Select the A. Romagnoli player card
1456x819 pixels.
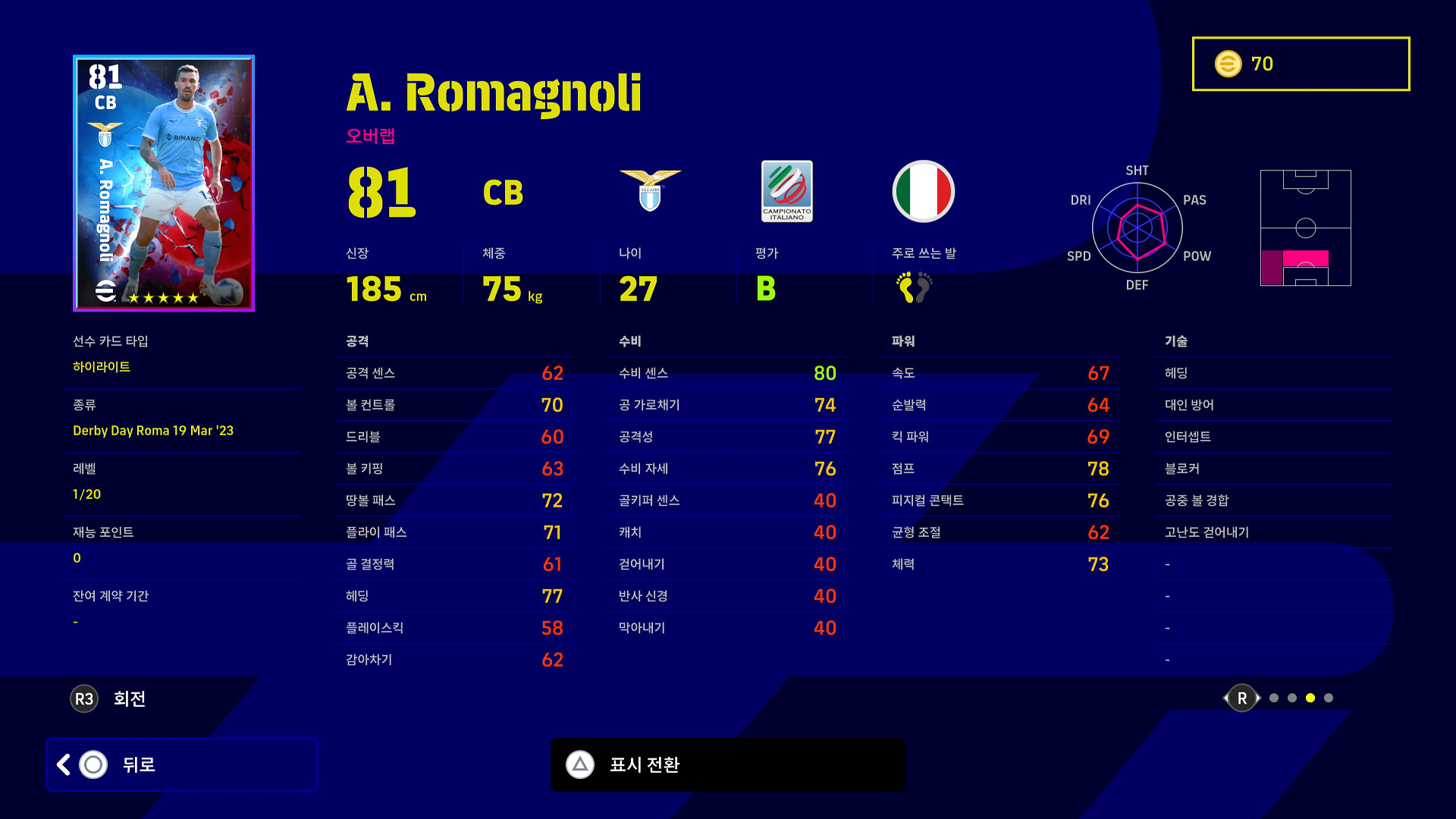[164, 183]
